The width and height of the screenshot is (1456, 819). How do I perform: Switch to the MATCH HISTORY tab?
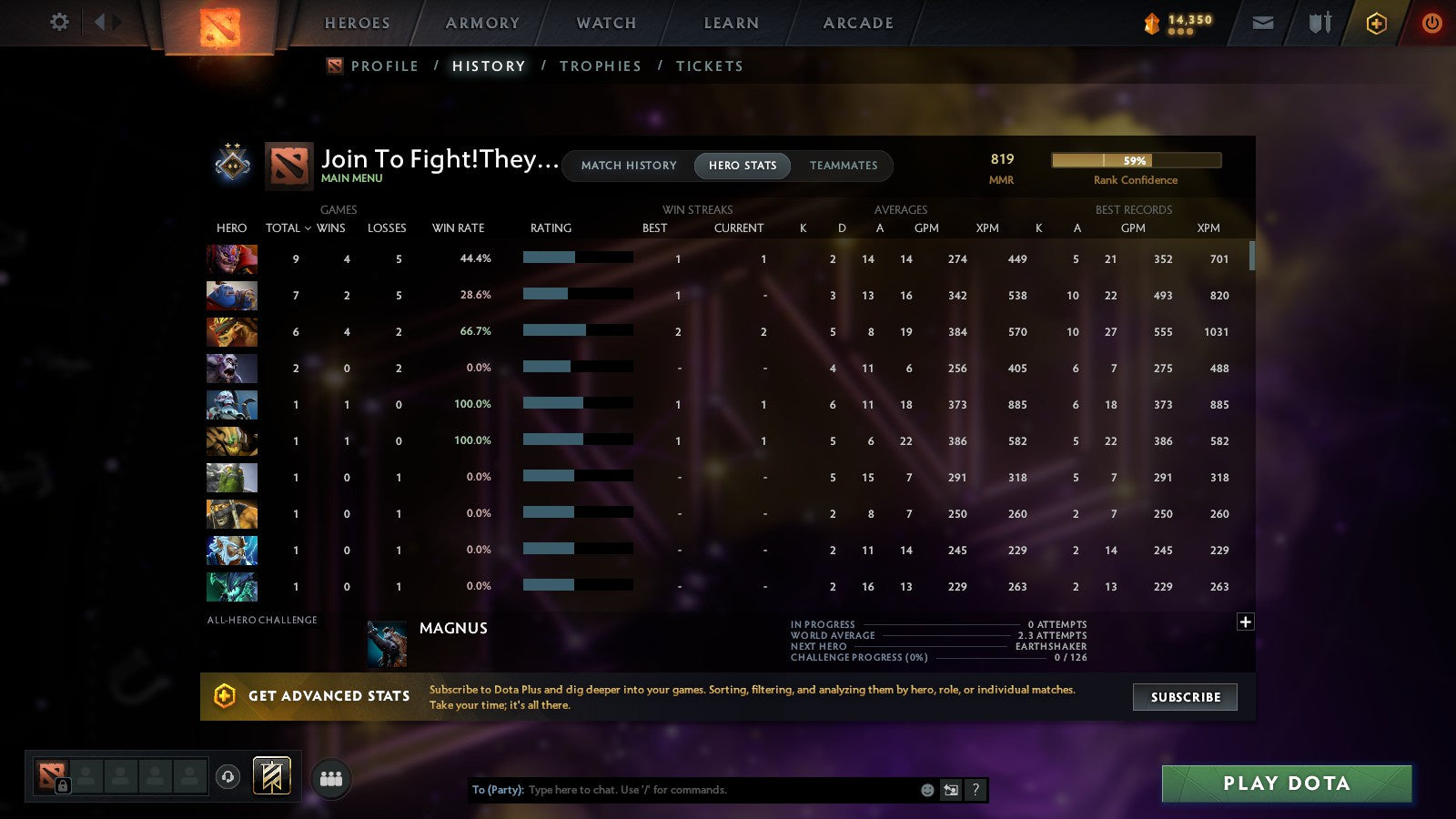[x=626, y=166]
